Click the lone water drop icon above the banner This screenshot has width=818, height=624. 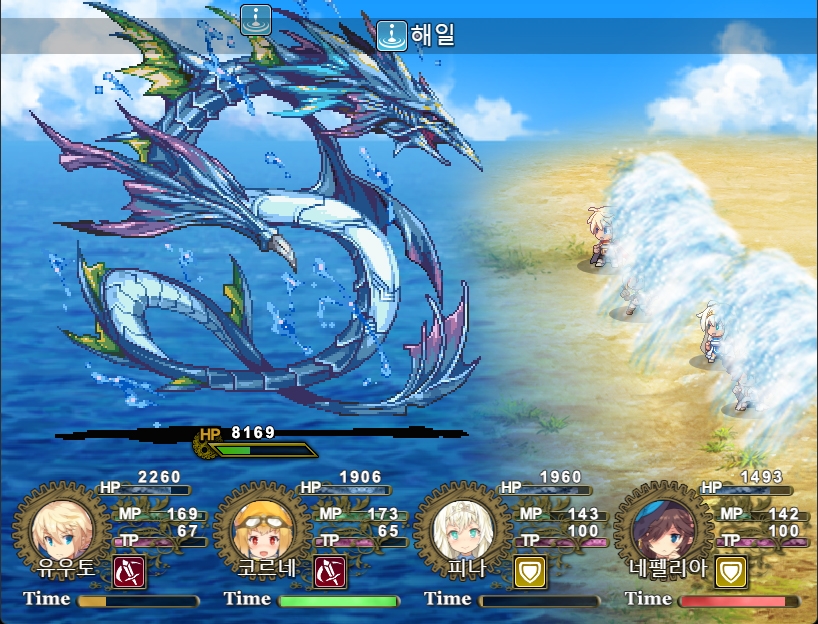point(256,18)
